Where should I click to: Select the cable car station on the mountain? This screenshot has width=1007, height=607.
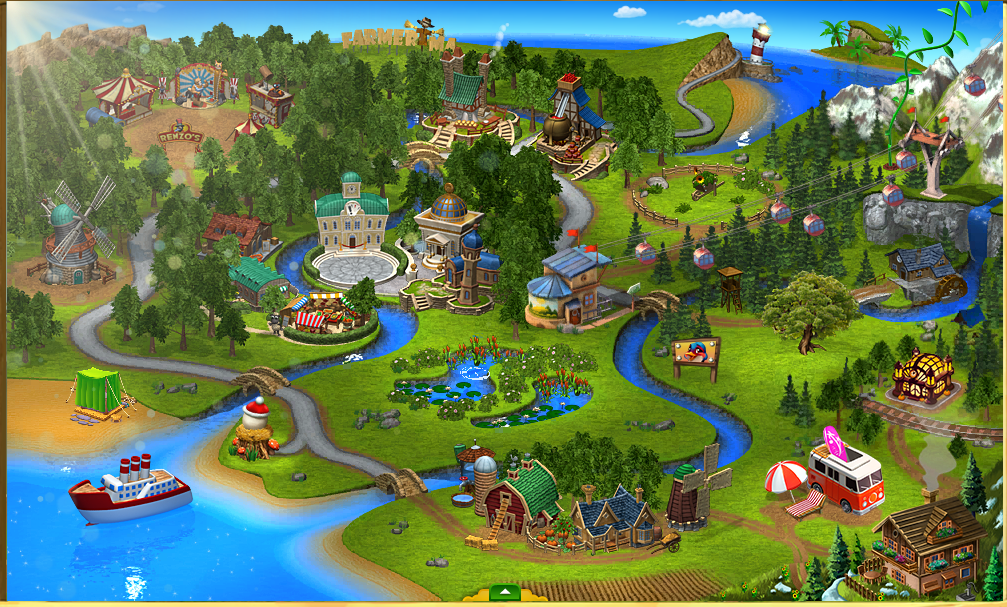928,153
